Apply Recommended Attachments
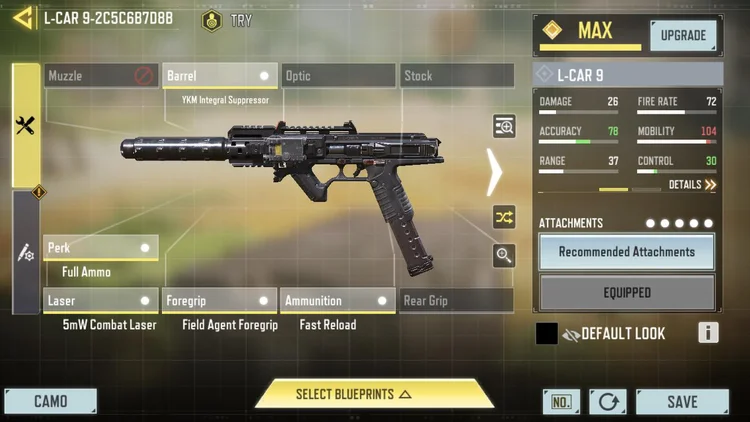 (x=627, y=252)
